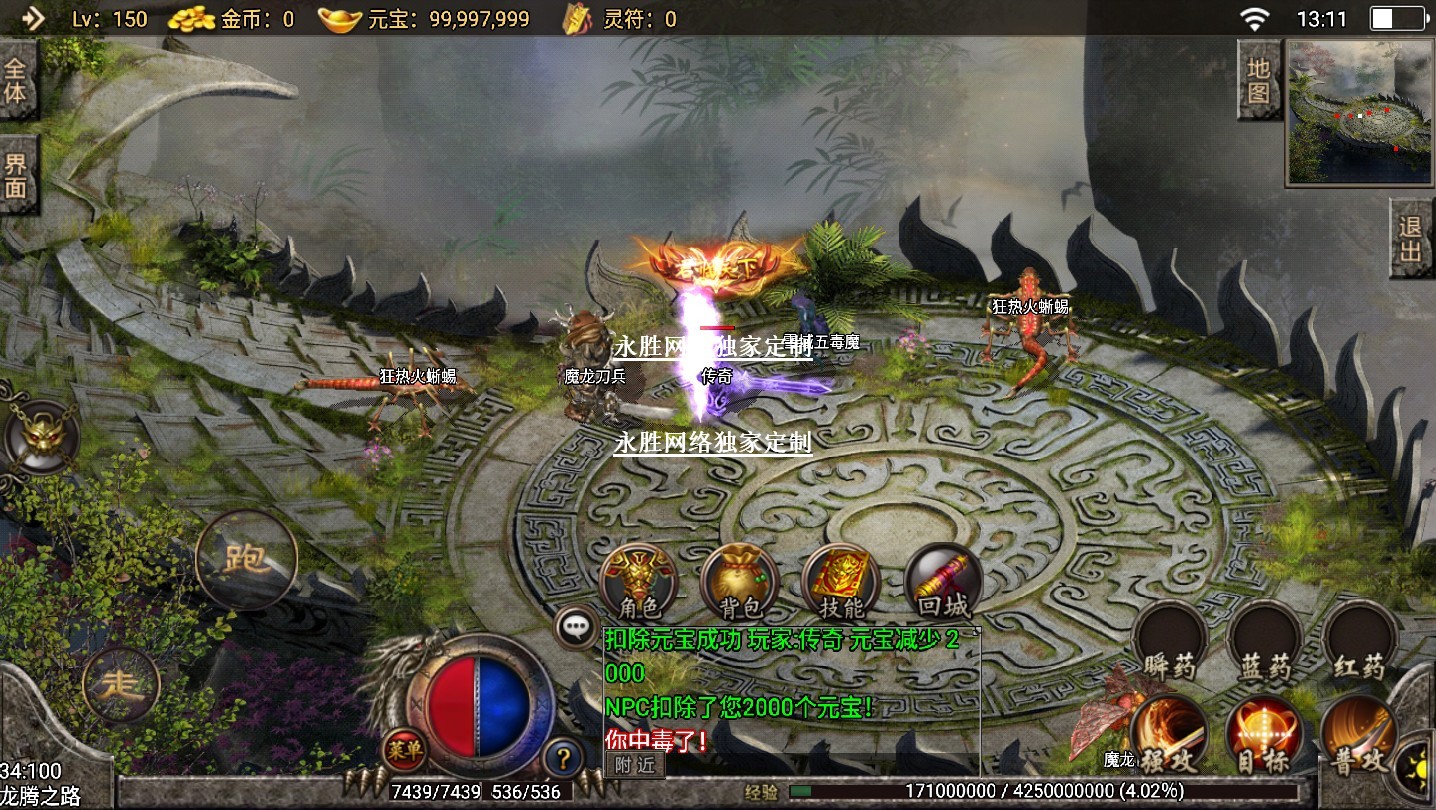Open the 角色 character sheet

639,582
